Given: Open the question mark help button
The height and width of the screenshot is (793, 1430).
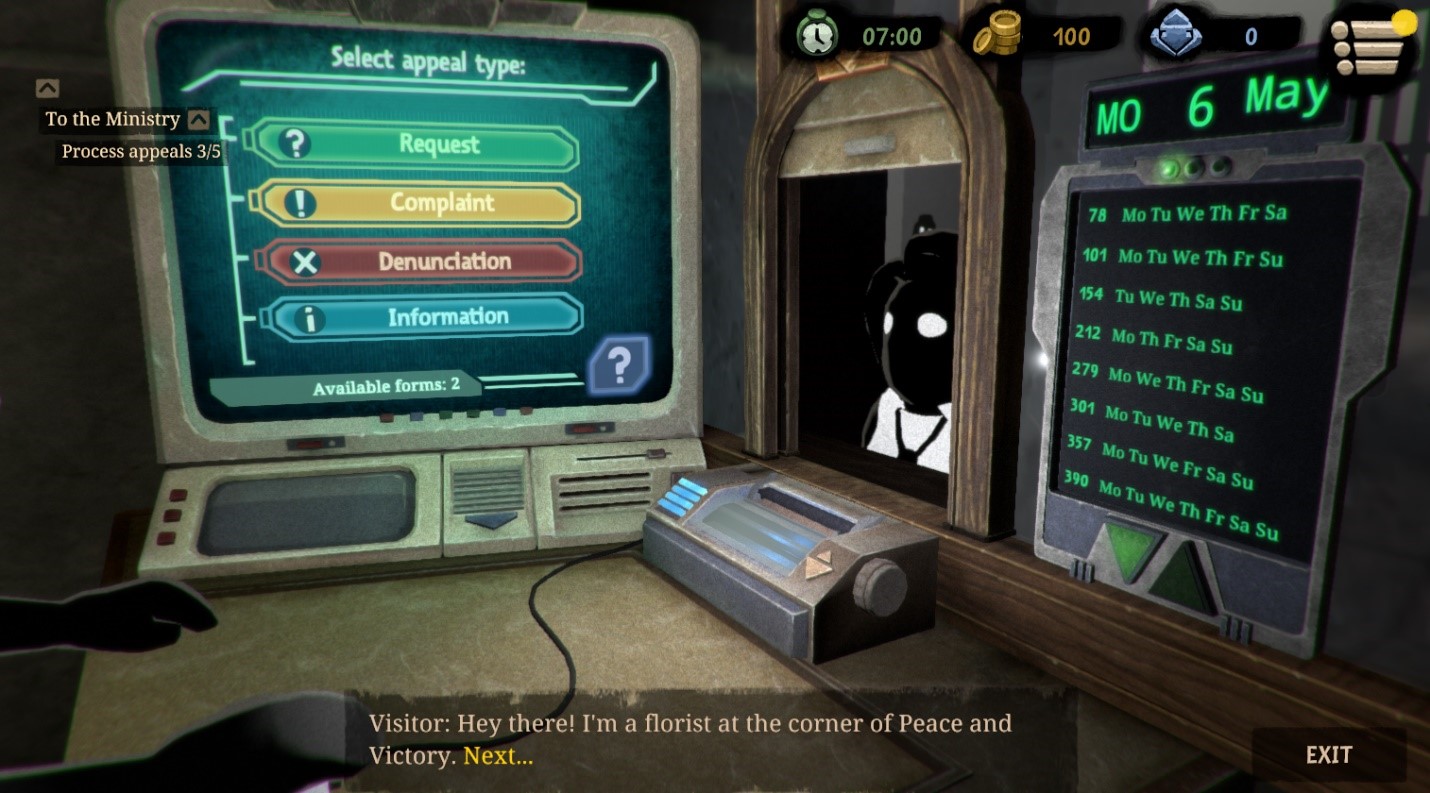Looking at the screenshot, I should pyautogui.click(x=619, y=367).
